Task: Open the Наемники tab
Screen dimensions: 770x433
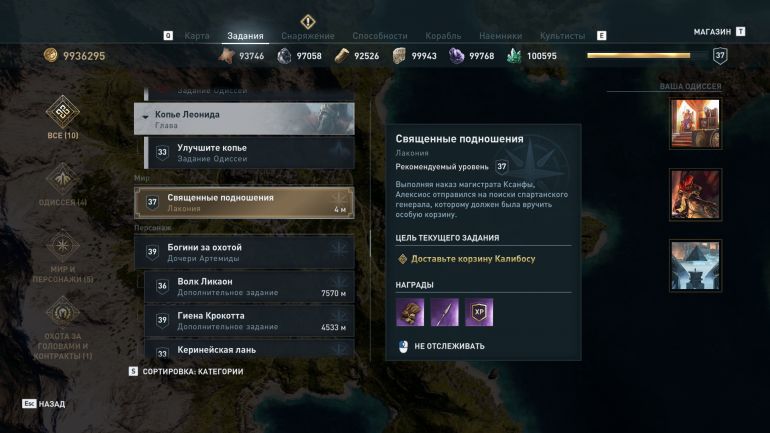Action: 504,36
